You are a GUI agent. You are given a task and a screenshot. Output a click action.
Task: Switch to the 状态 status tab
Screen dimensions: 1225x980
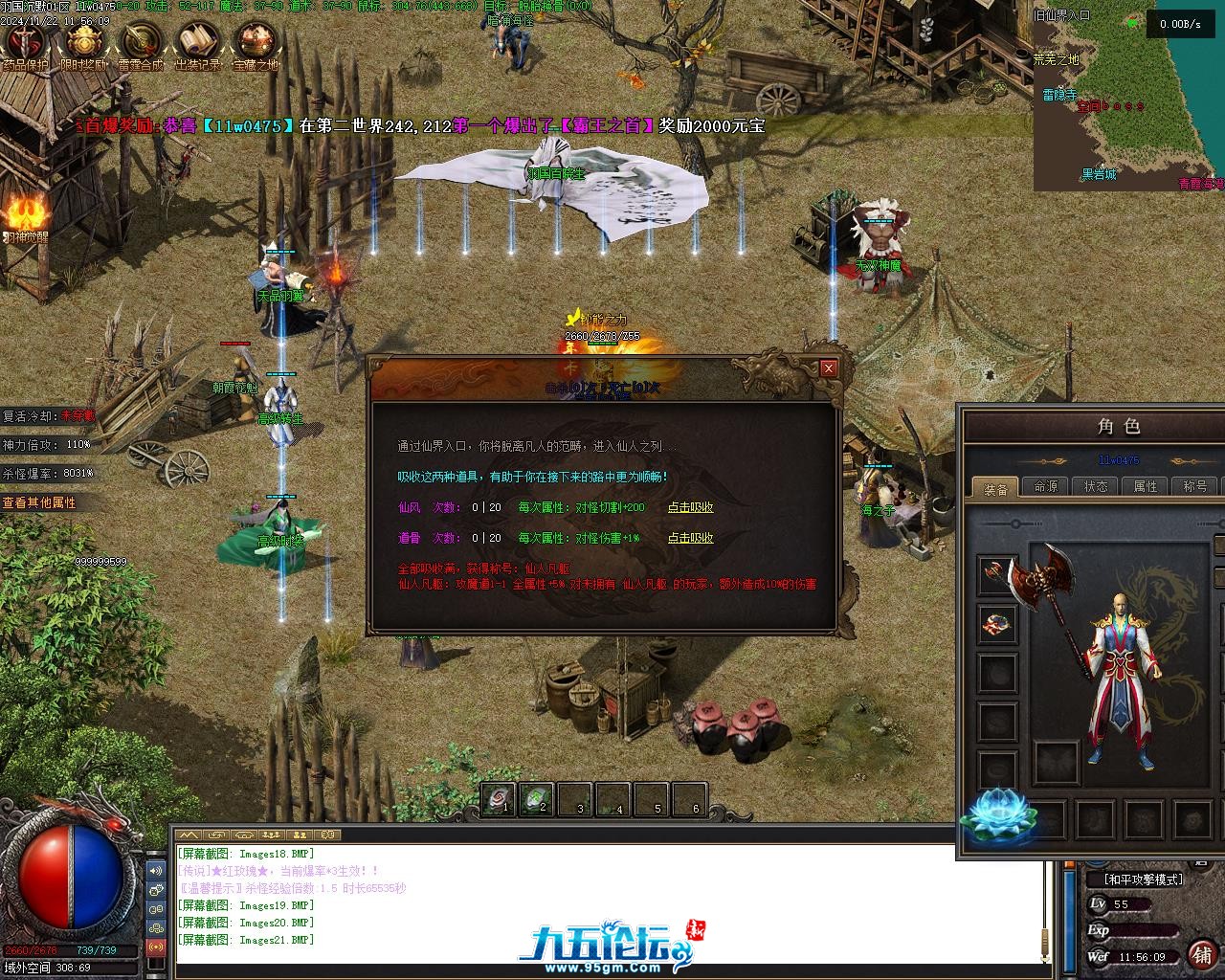point(1096,486)
